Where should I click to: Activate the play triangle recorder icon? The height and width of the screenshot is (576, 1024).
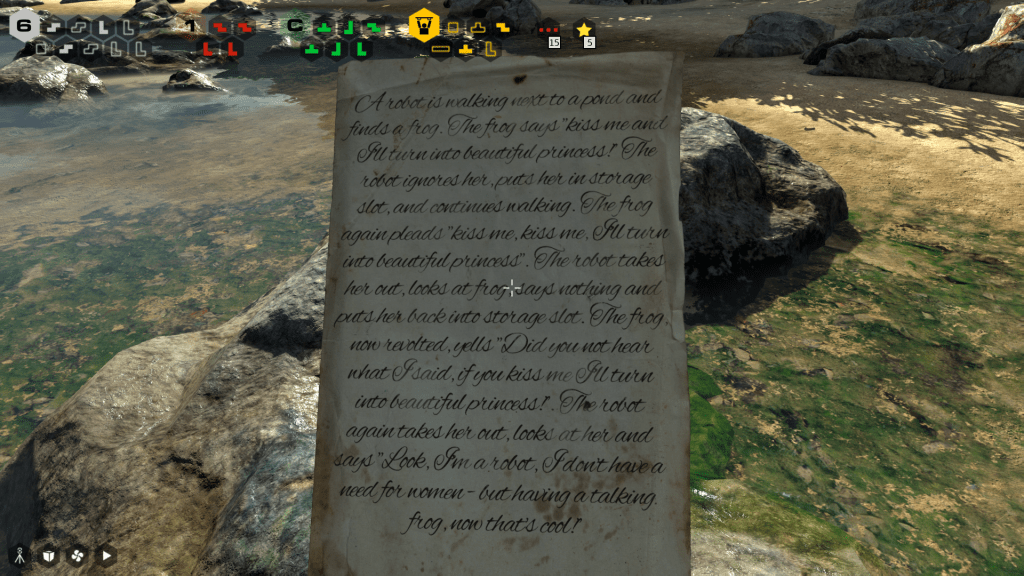pyautogui.click(x=106, y=555)
